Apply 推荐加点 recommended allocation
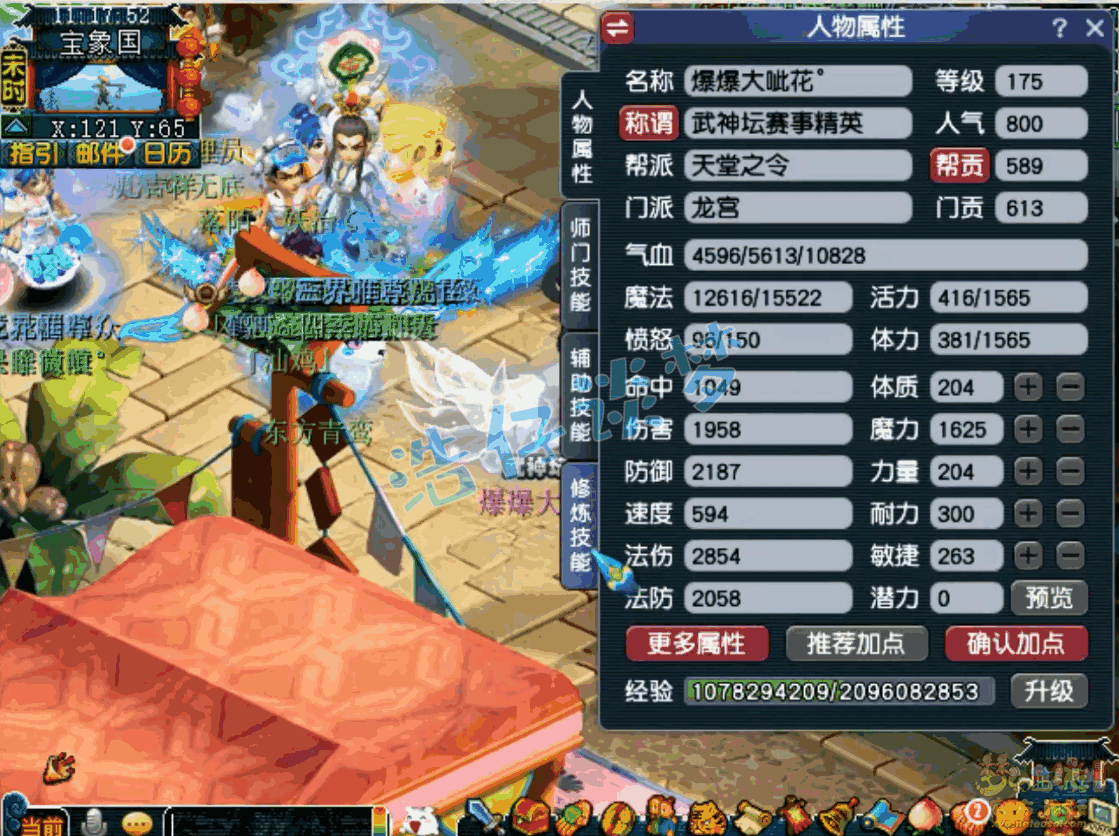Image resolution: width=1119 pixels, height=836 pixels. click(856, 643)
